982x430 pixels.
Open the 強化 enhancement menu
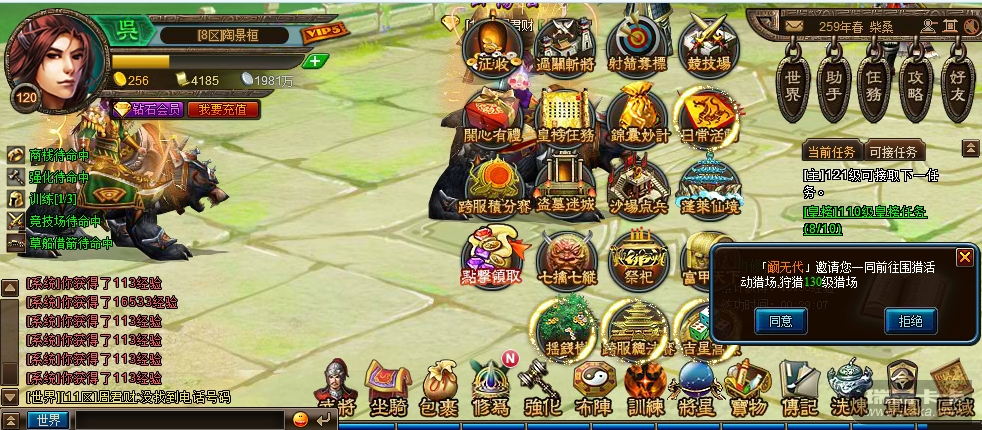(x=542, y=390)
